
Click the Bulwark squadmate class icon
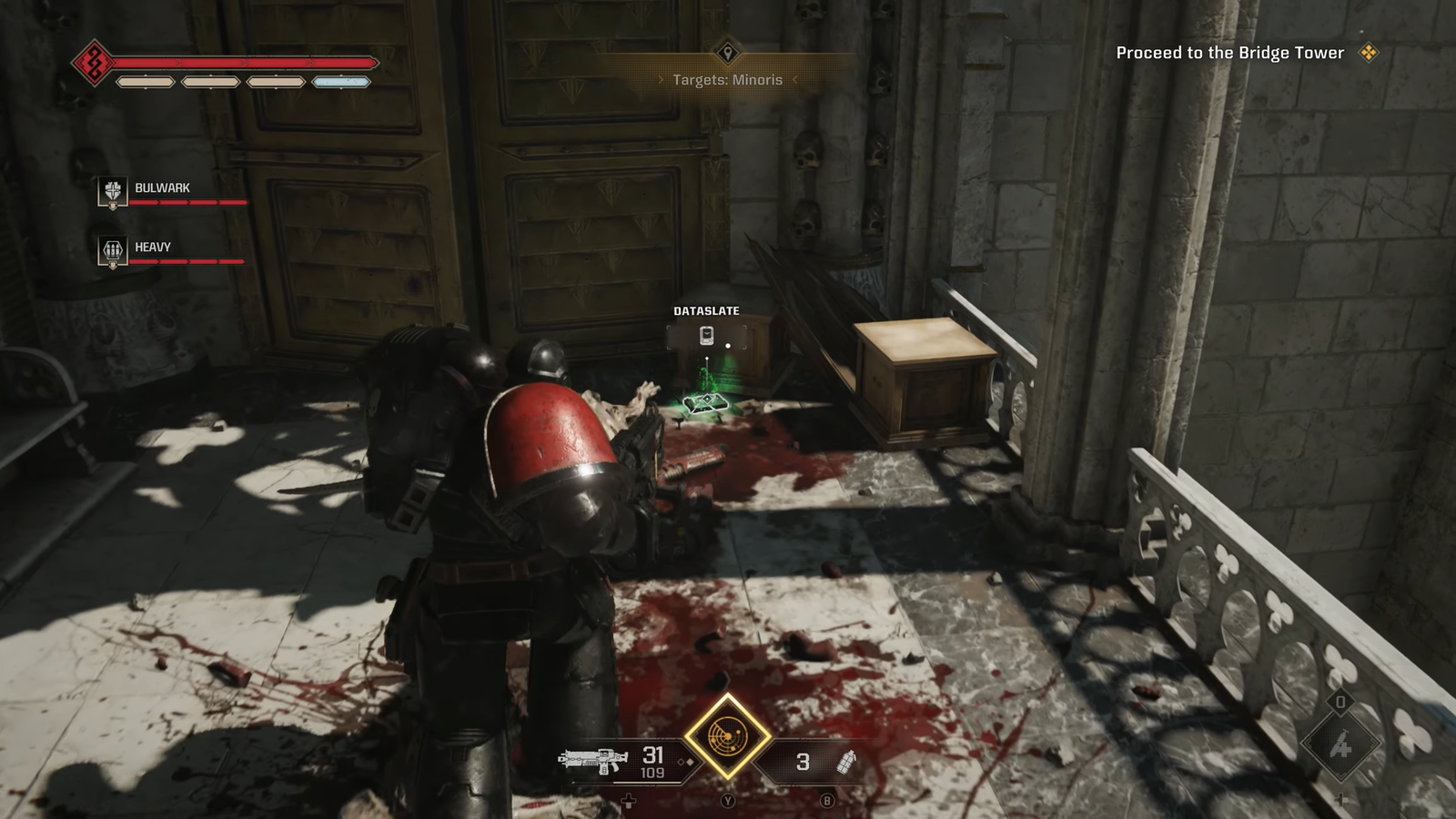tap(113, 191)
